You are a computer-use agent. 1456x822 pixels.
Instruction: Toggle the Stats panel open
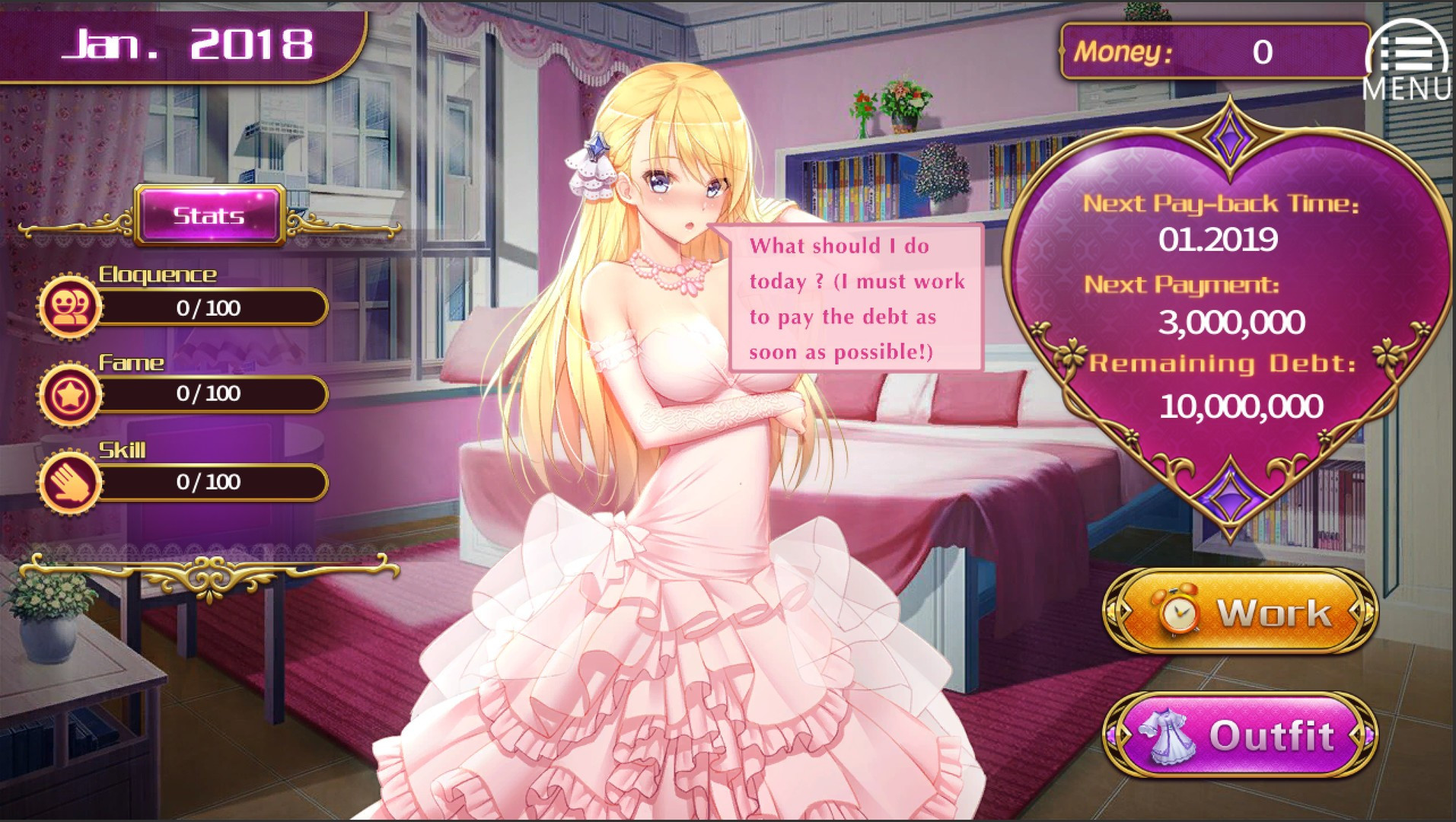pos(209,215)
